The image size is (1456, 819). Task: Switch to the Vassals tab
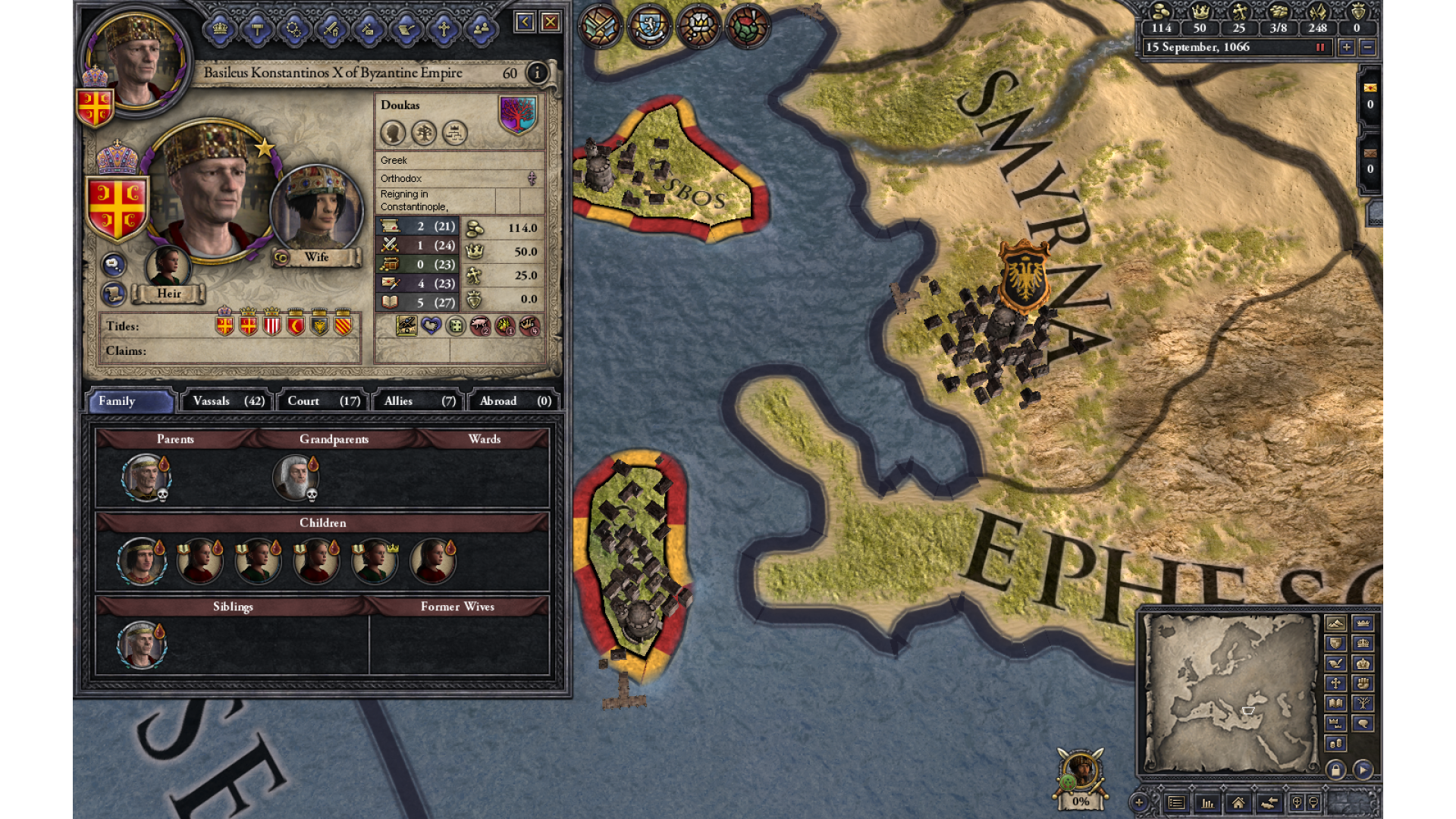pyautogui.click(x=228, y=401)
